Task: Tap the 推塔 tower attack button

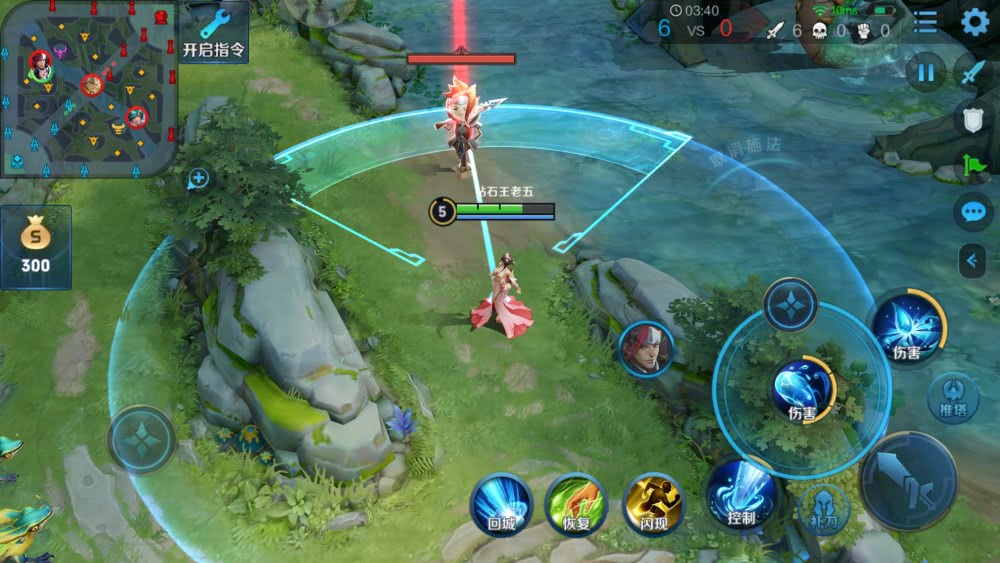Action: pos(952,397)
